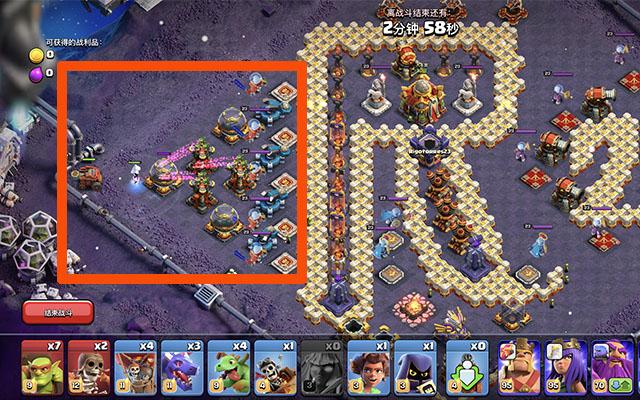Select the red-haired troop card
Image resolution: width=640 pixels, height=400 pixels.
(368, 366)
